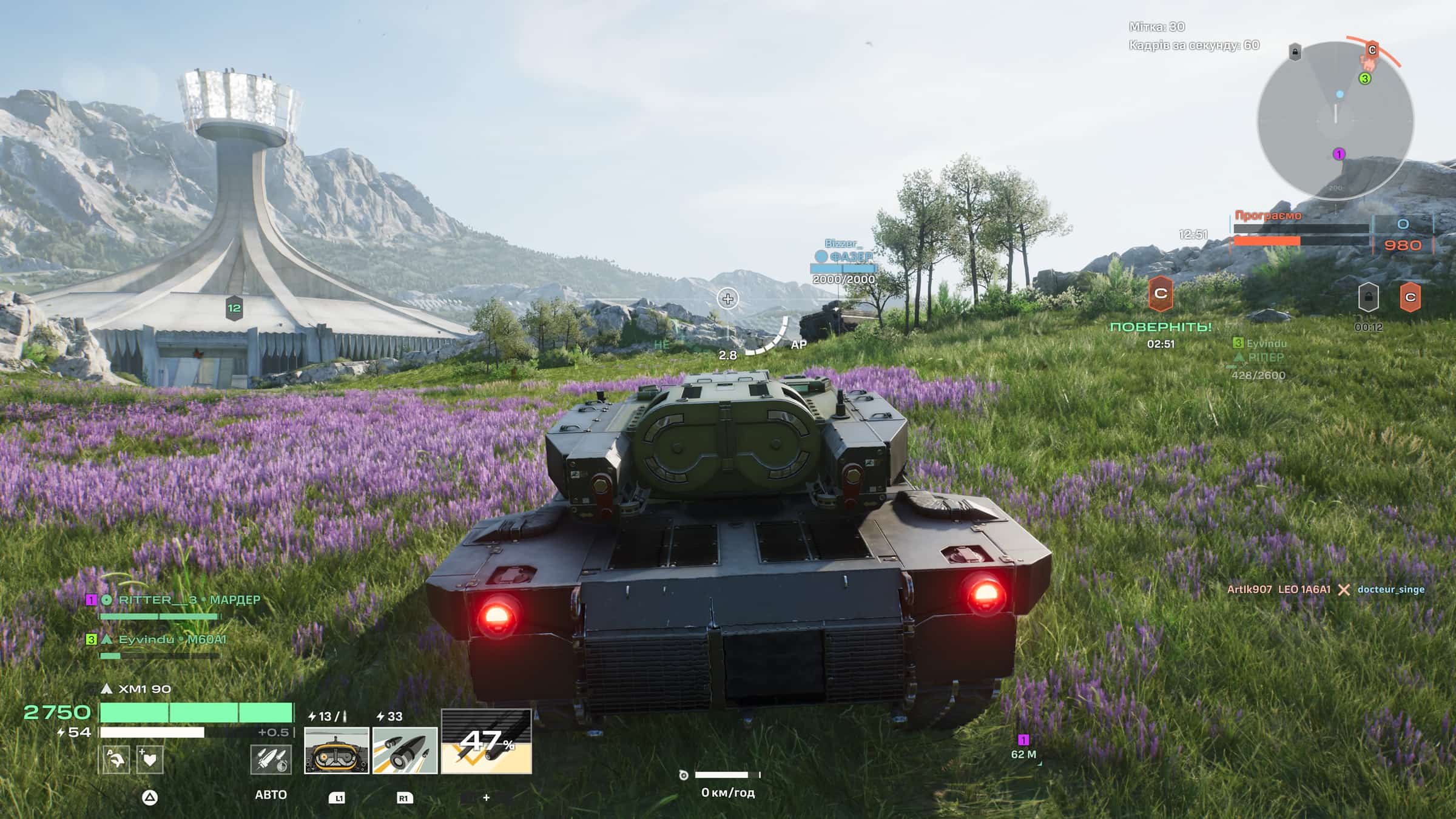This screenshot has height=819, width=1456.
Task: Click the heart repair perk icon
Action: (x=149, y=760)
